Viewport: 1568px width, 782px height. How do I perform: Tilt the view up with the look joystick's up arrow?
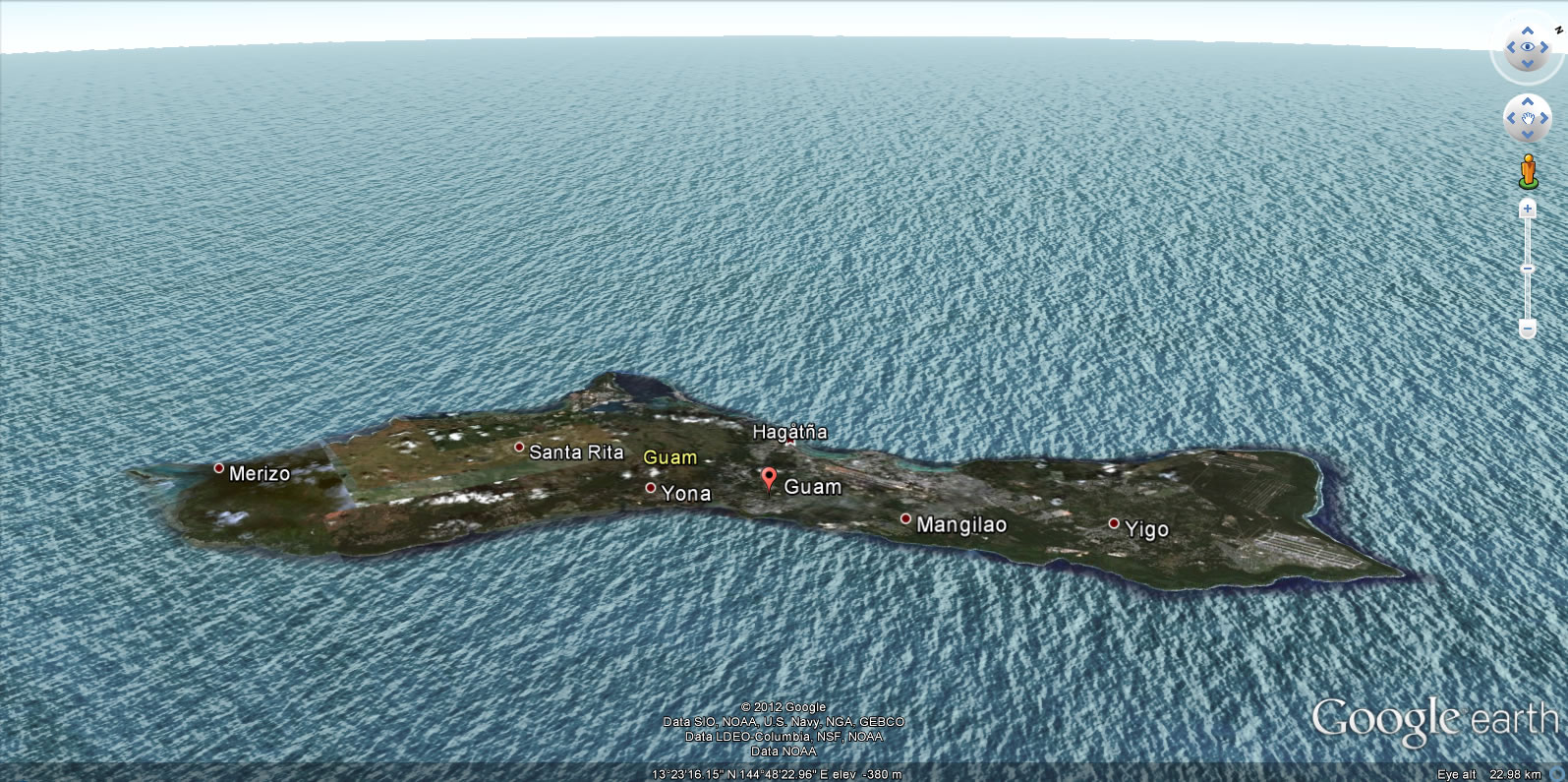pyautogui.click(x=1527, y=30)
